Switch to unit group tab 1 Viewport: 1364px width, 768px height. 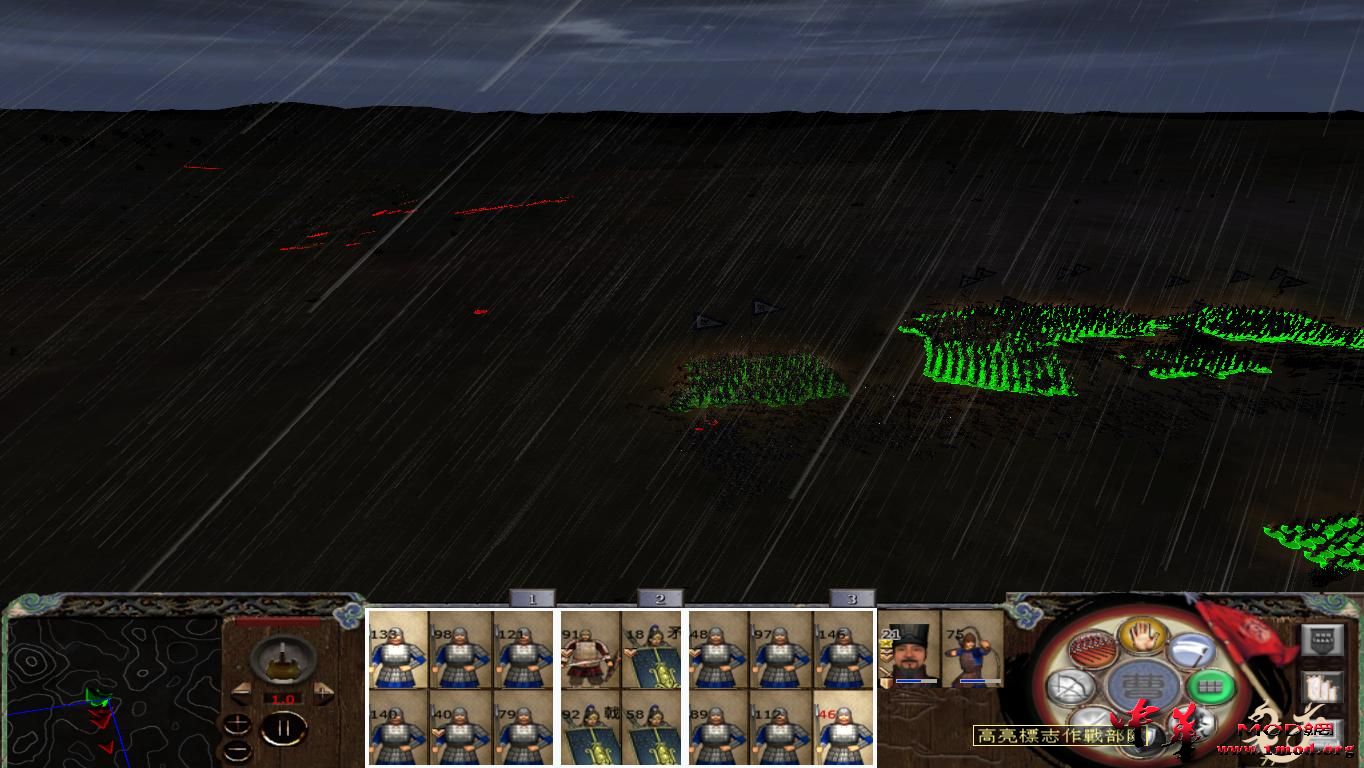(533, 598)
